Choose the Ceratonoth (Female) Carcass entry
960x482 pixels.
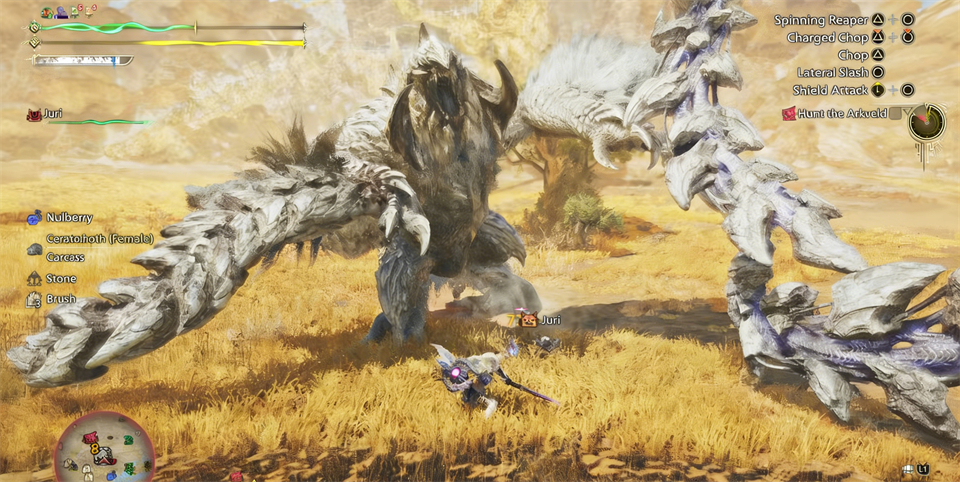pyautogui.click(x=78, y=248)
